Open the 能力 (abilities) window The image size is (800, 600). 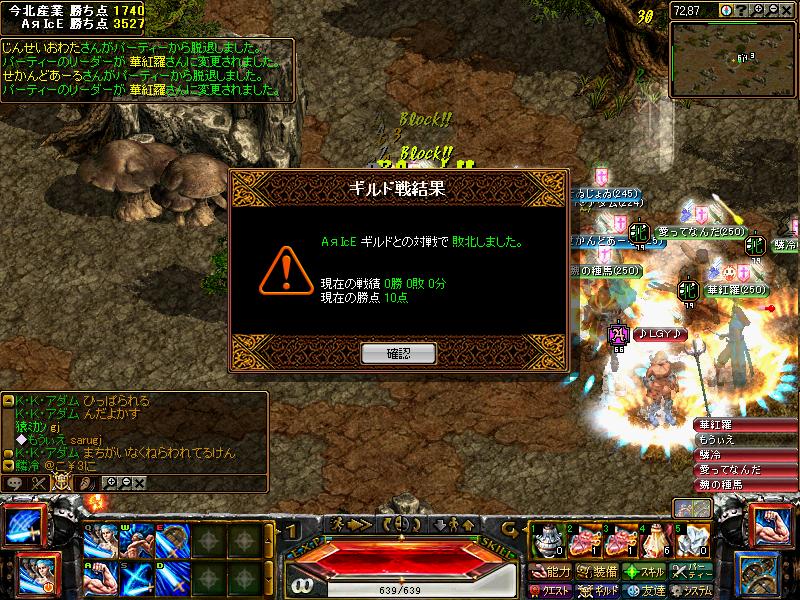pyautogui.click(x=552, y=572)
